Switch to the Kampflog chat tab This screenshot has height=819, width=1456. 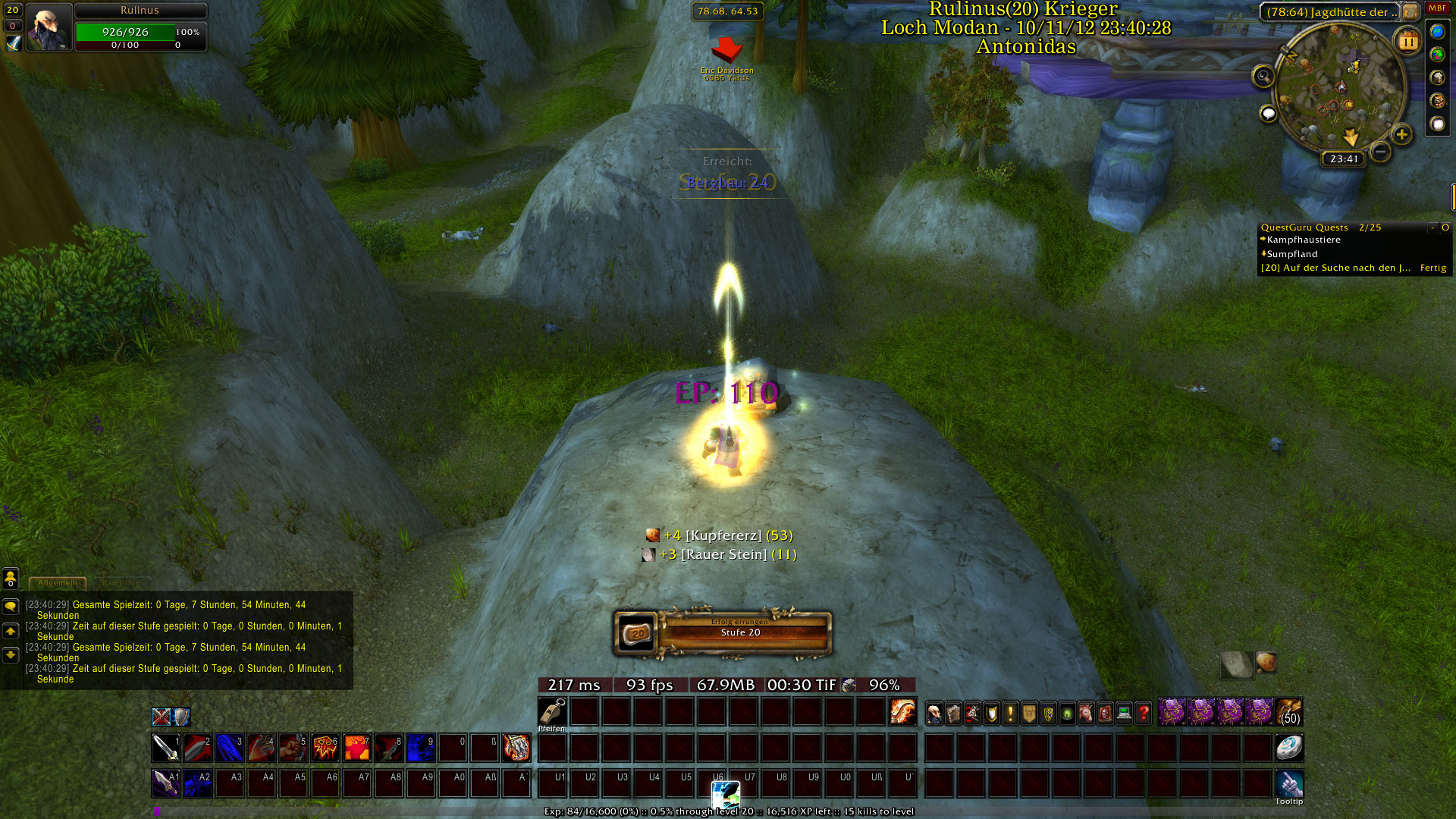(x=121, y=583)
